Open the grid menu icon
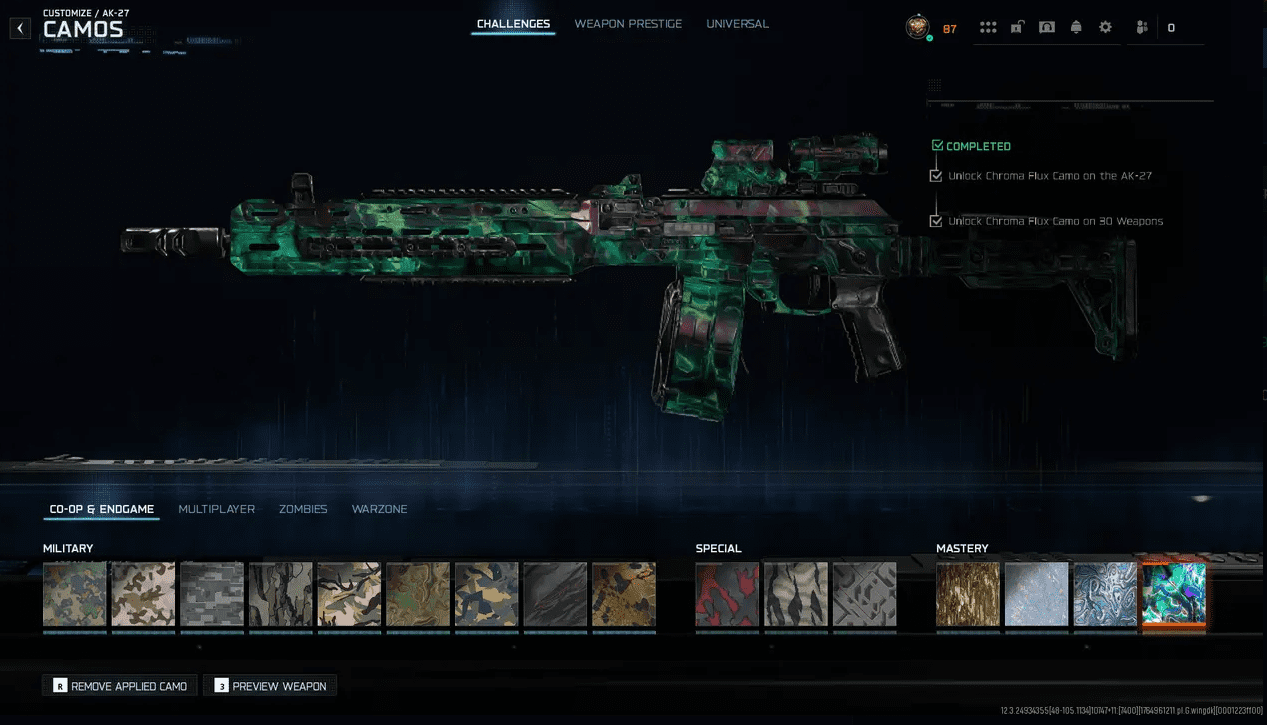1267x725 pixels. (x=988, y=28)
